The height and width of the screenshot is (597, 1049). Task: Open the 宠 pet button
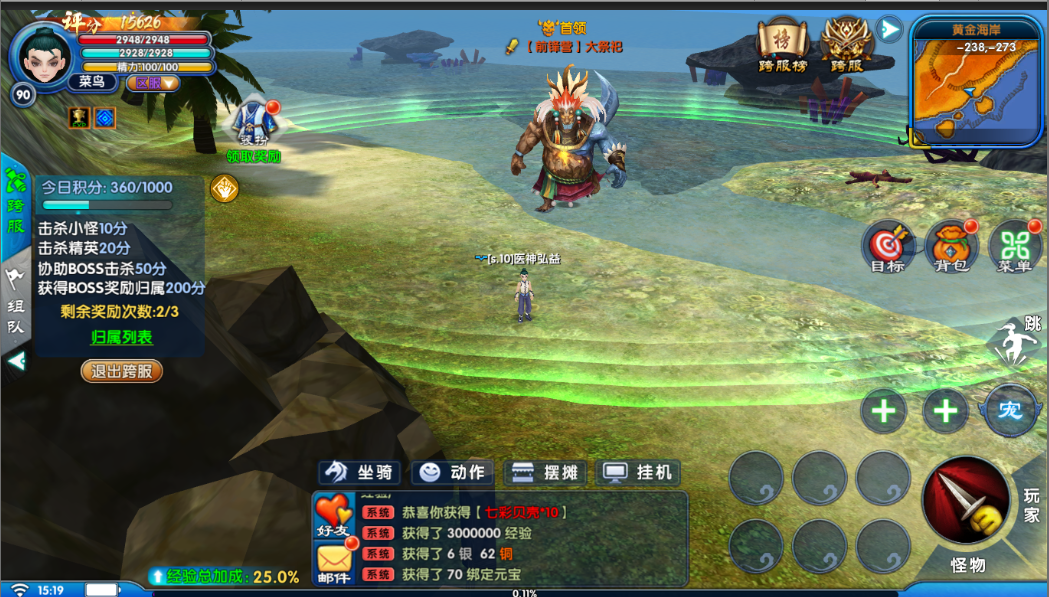(x=1009, y=410)
